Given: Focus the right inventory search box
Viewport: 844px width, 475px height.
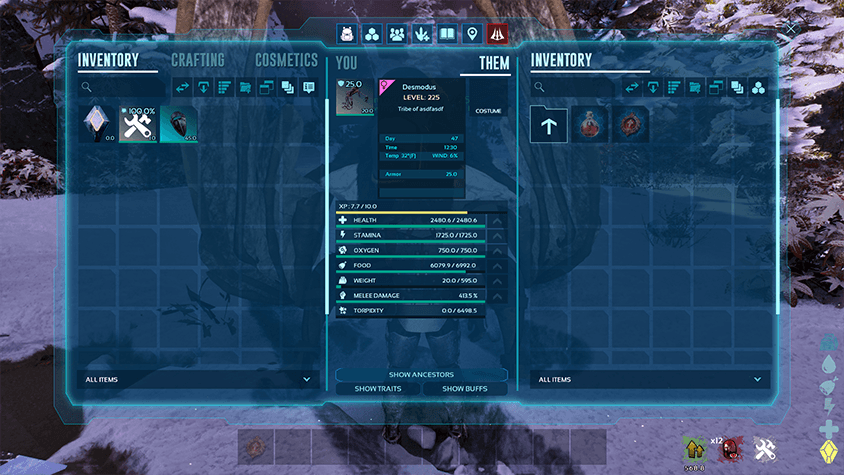Looking at the screenshot, I should [575, 88].
